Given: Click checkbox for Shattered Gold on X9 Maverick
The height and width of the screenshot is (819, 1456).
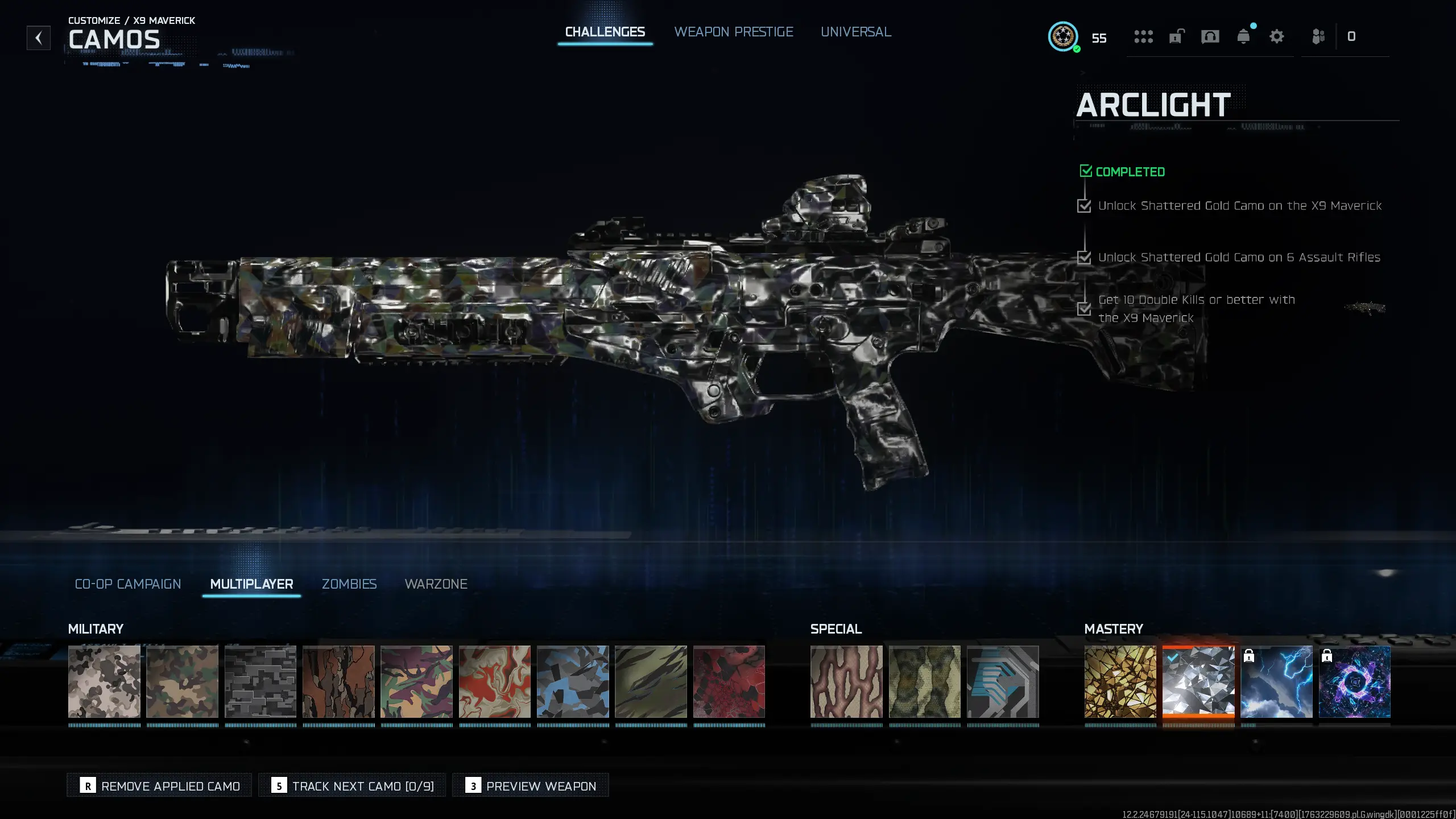Looking at the screenshot, I should click(x=1084, y=206).
